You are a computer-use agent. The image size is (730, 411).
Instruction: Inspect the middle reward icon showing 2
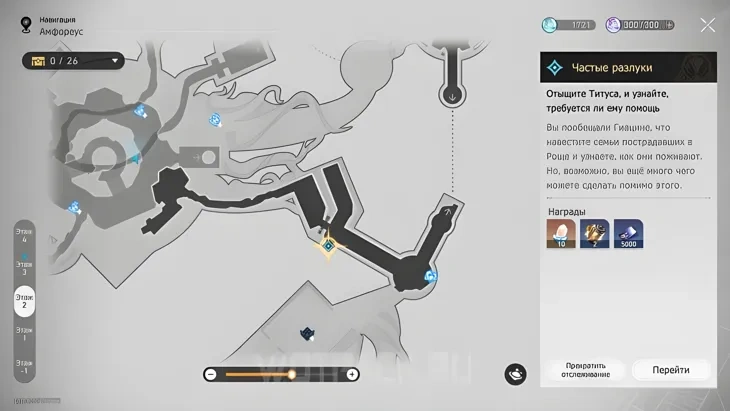[x=595, y=234]
